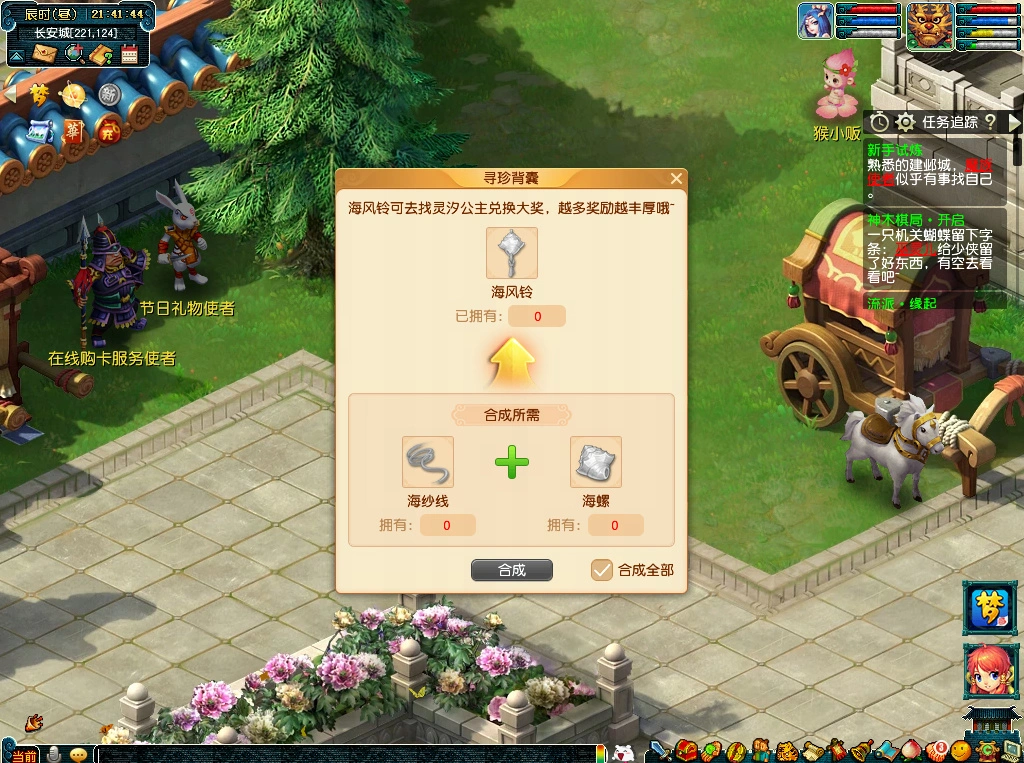
Task: Close the 寻珍背囊 window
Action: 676,179
